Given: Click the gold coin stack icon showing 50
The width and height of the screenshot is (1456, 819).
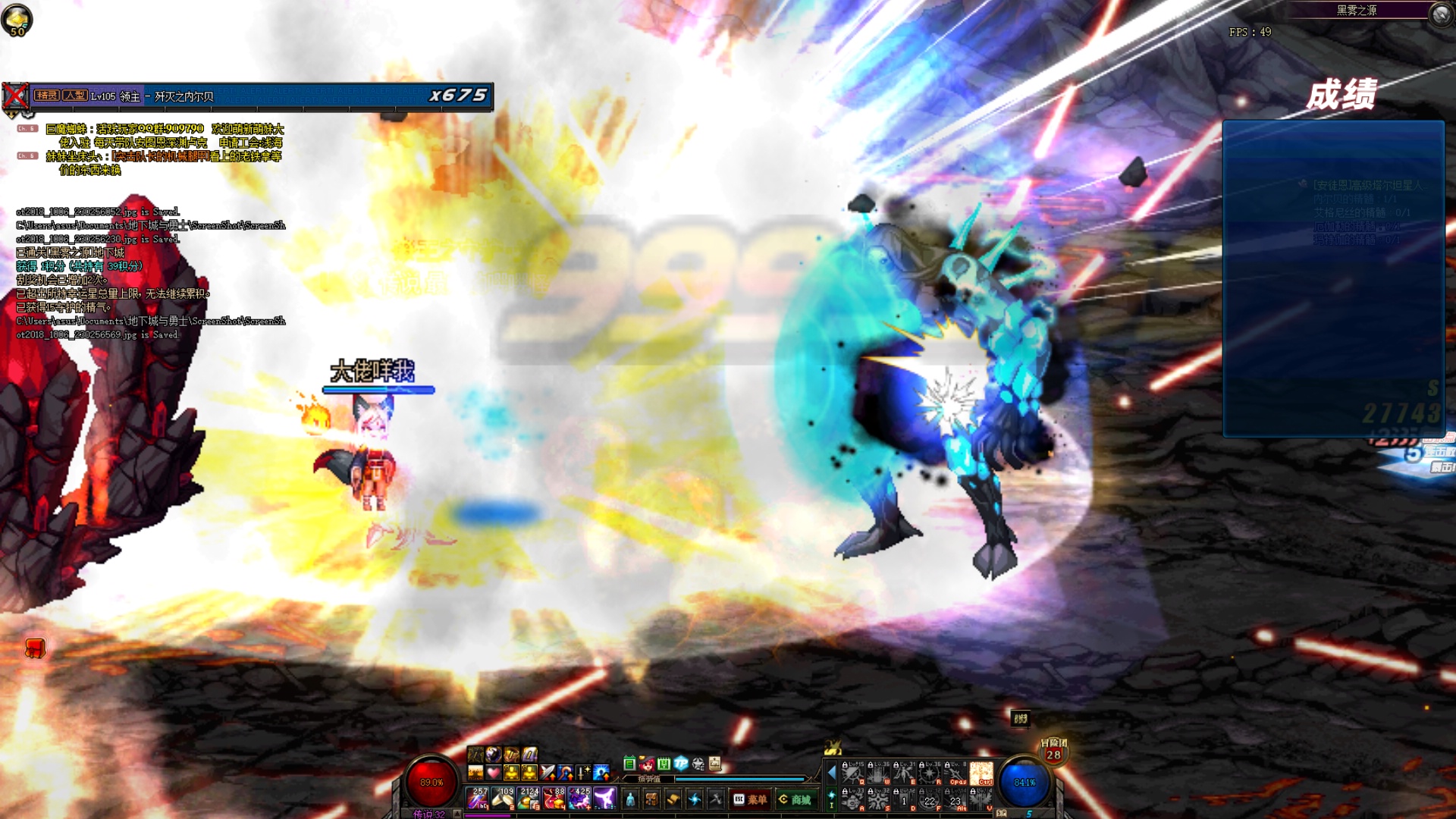Looking at the screenshot, I should click(17, 20).
